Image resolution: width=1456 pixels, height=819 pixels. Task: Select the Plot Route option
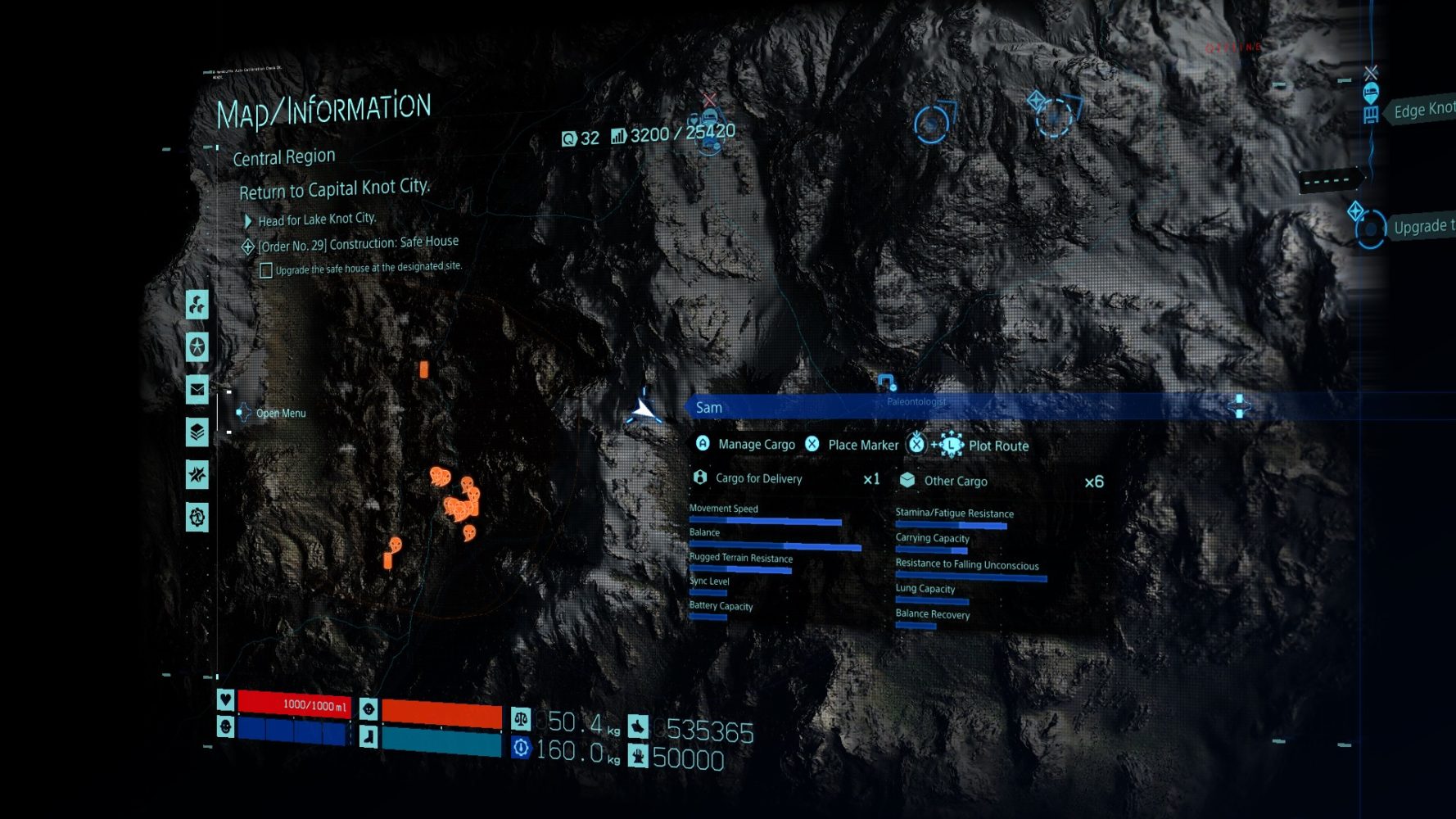click(x=997, y=446)
